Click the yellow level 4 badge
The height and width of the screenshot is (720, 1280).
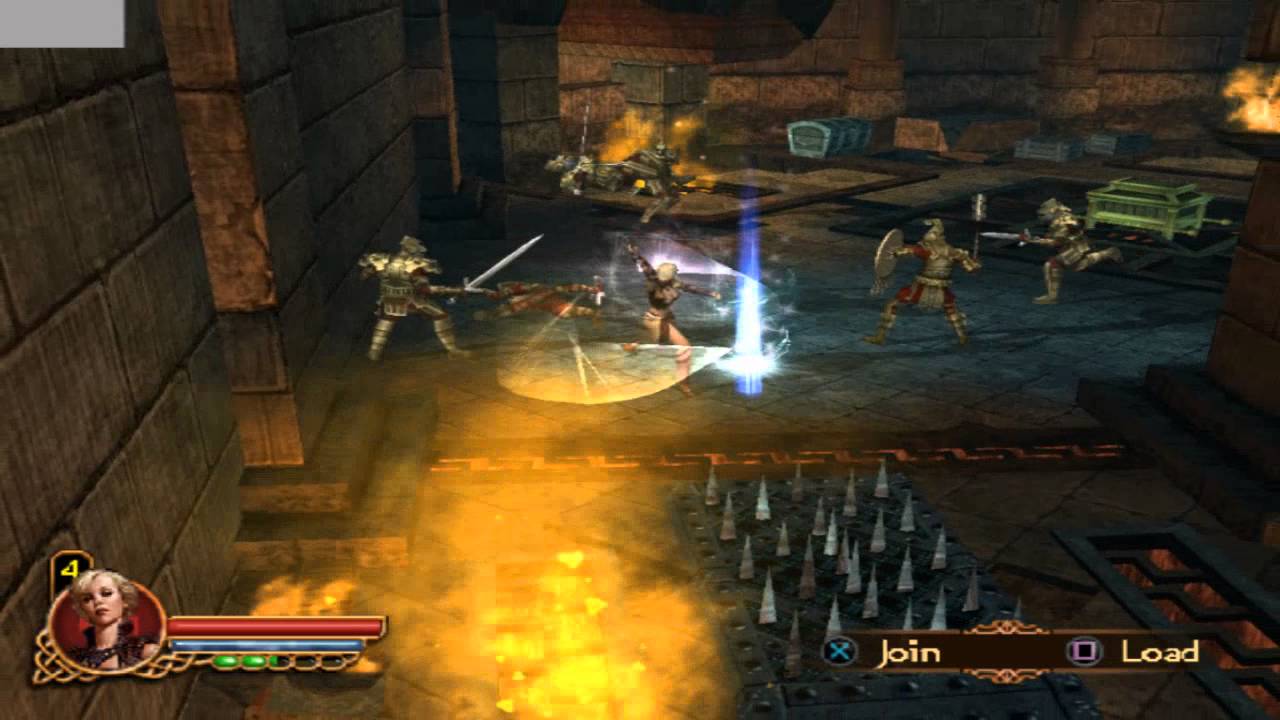72,566
